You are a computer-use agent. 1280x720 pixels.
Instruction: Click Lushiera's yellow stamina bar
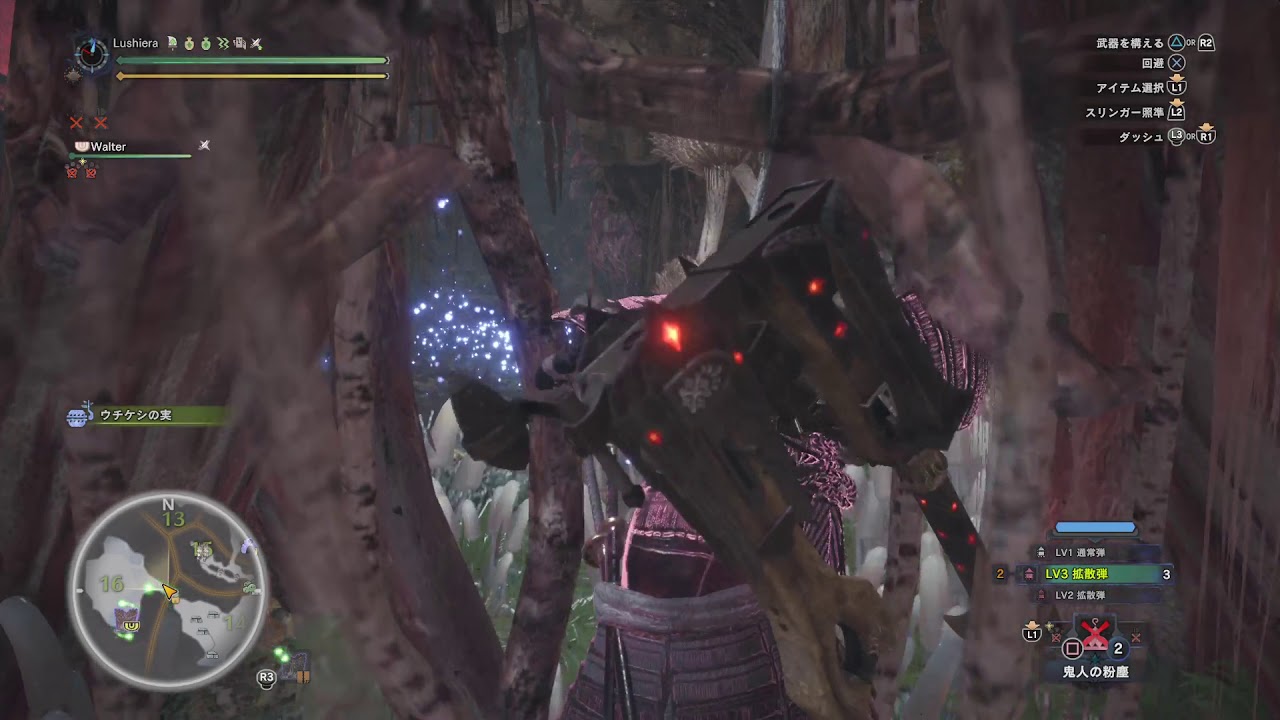(x=250, y=75)
